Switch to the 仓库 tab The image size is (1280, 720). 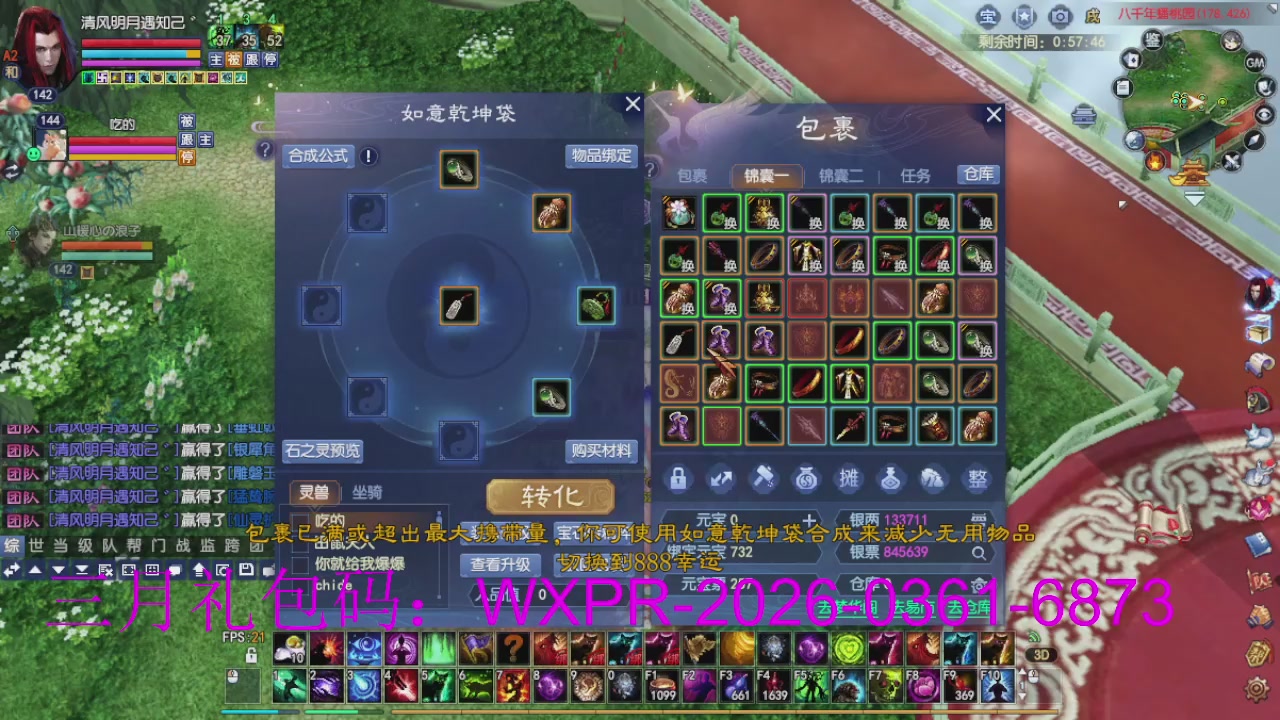(x=977, y=174)
